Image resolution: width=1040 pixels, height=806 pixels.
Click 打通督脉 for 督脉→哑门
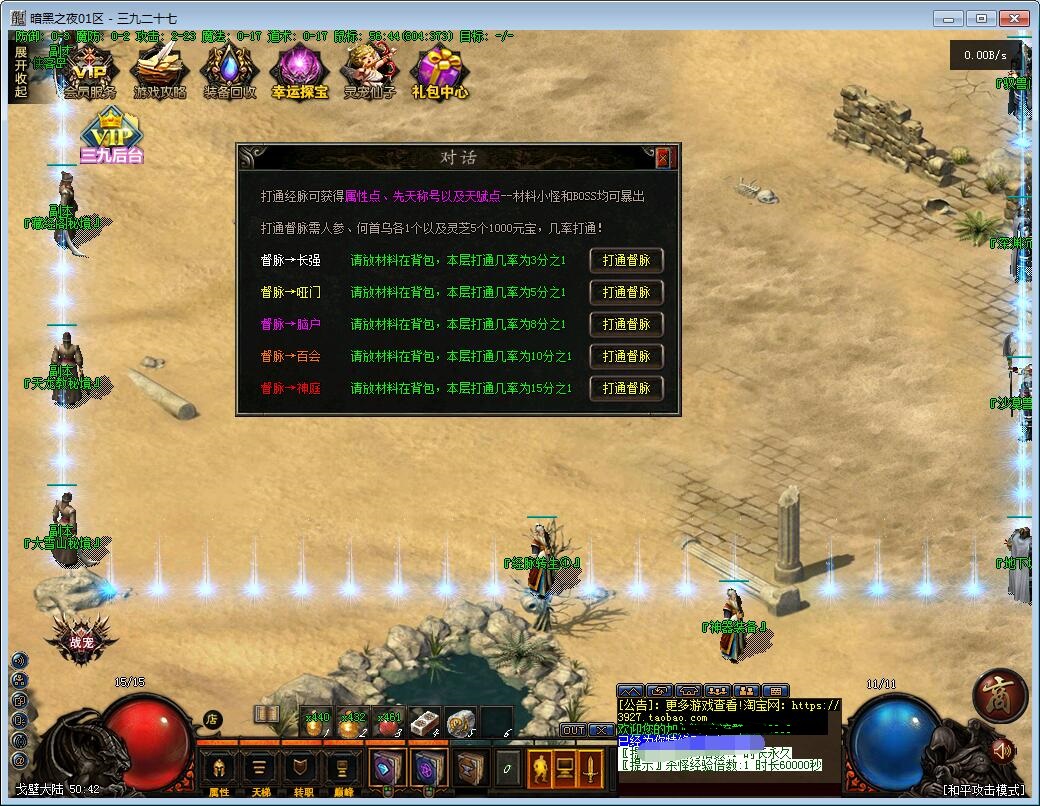[626, 292]
